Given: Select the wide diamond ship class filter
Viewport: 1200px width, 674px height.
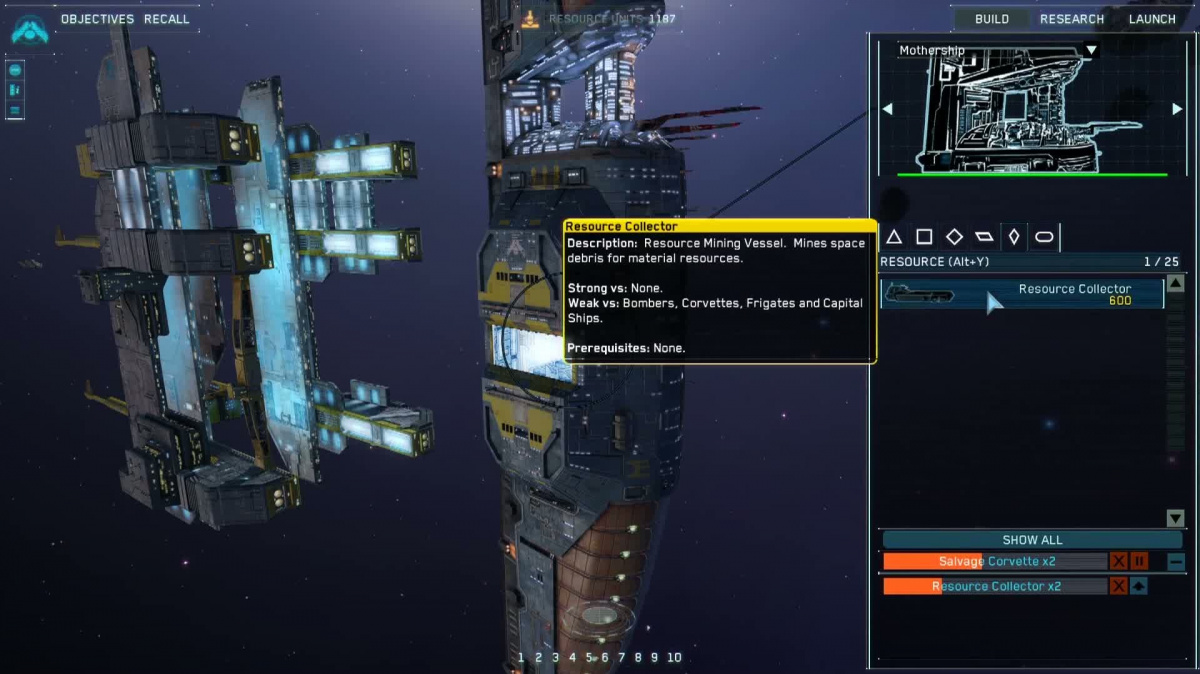Looking at the screenshot, I should tap(954, 237).
